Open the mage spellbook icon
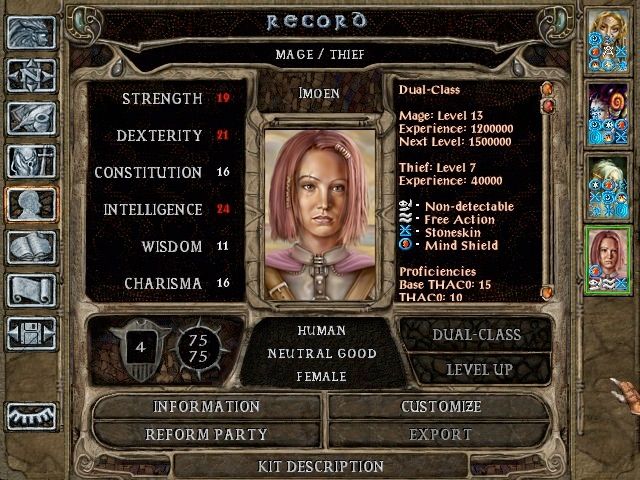 pyautogui.click(x=31, y=247)
